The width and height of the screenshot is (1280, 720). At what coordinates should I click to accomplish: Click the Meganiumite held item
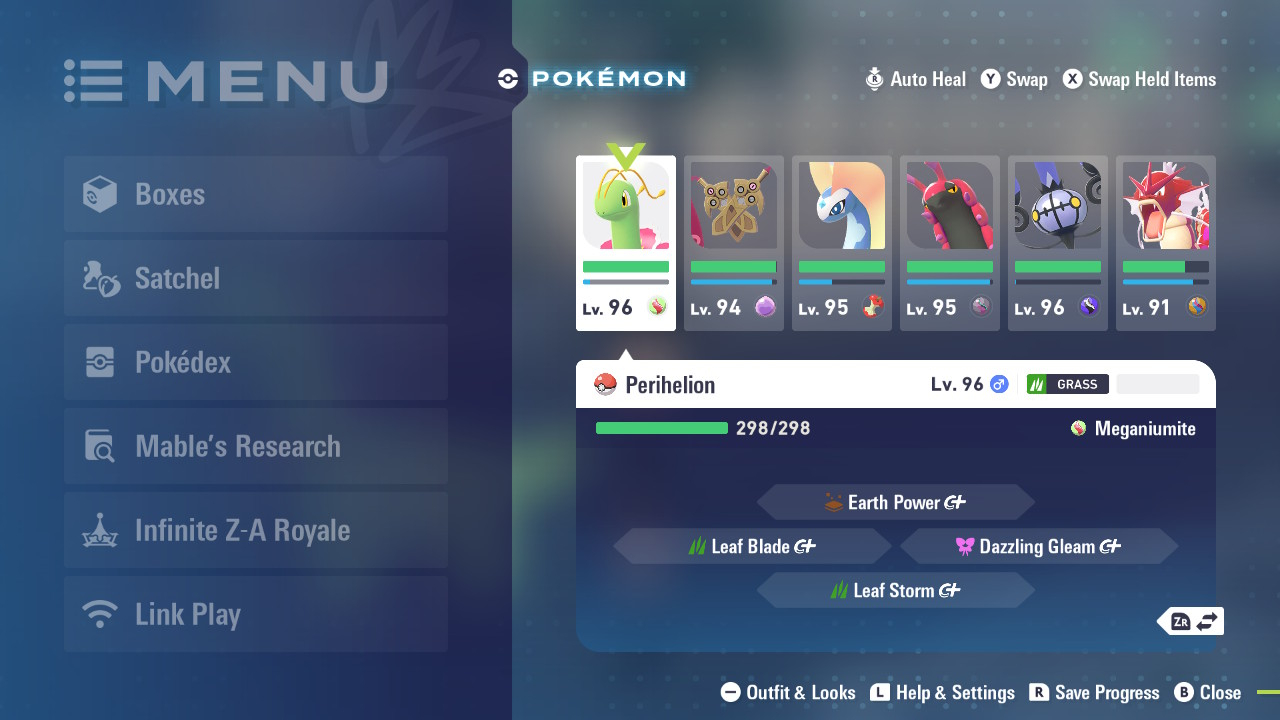pyautogui.click(x=1133, y=429)
